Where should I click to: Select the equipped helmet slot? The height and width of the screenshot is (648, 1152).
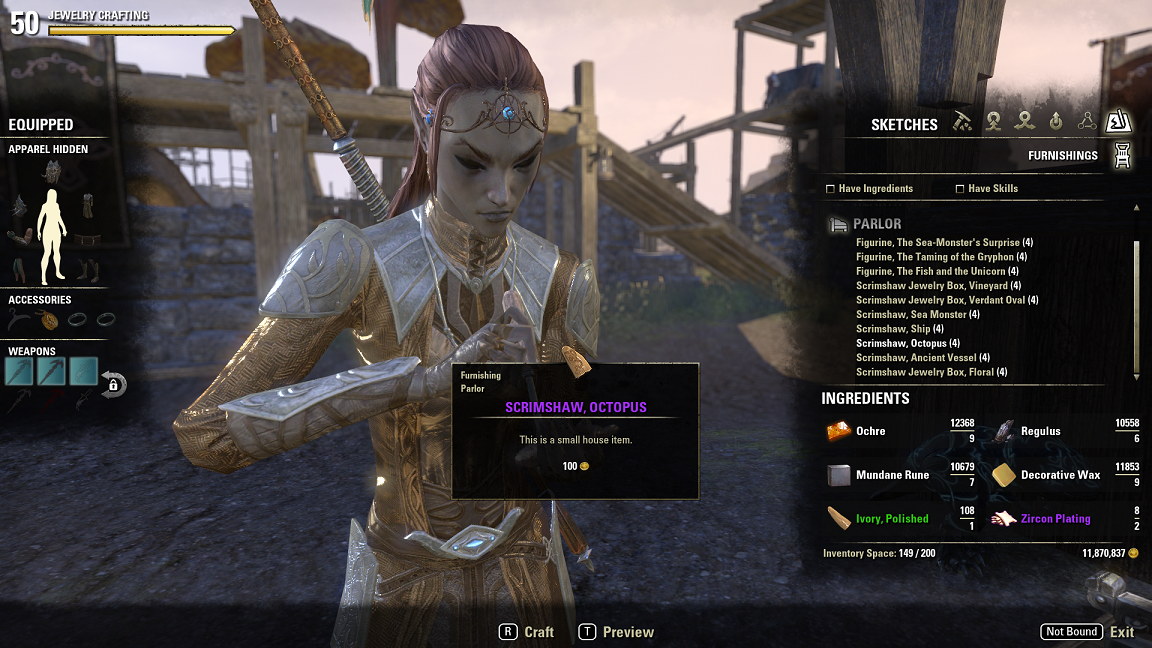click(x=52, y=172)
